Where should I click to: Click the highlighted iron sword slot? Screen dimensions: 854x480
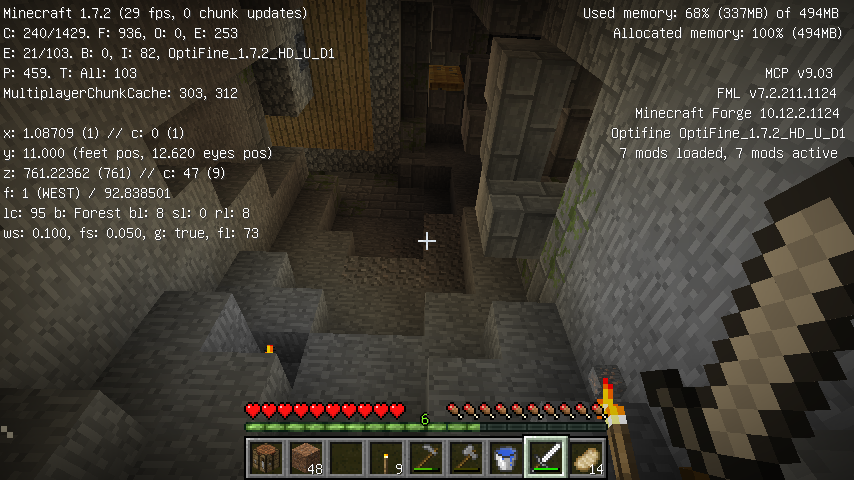547,458
